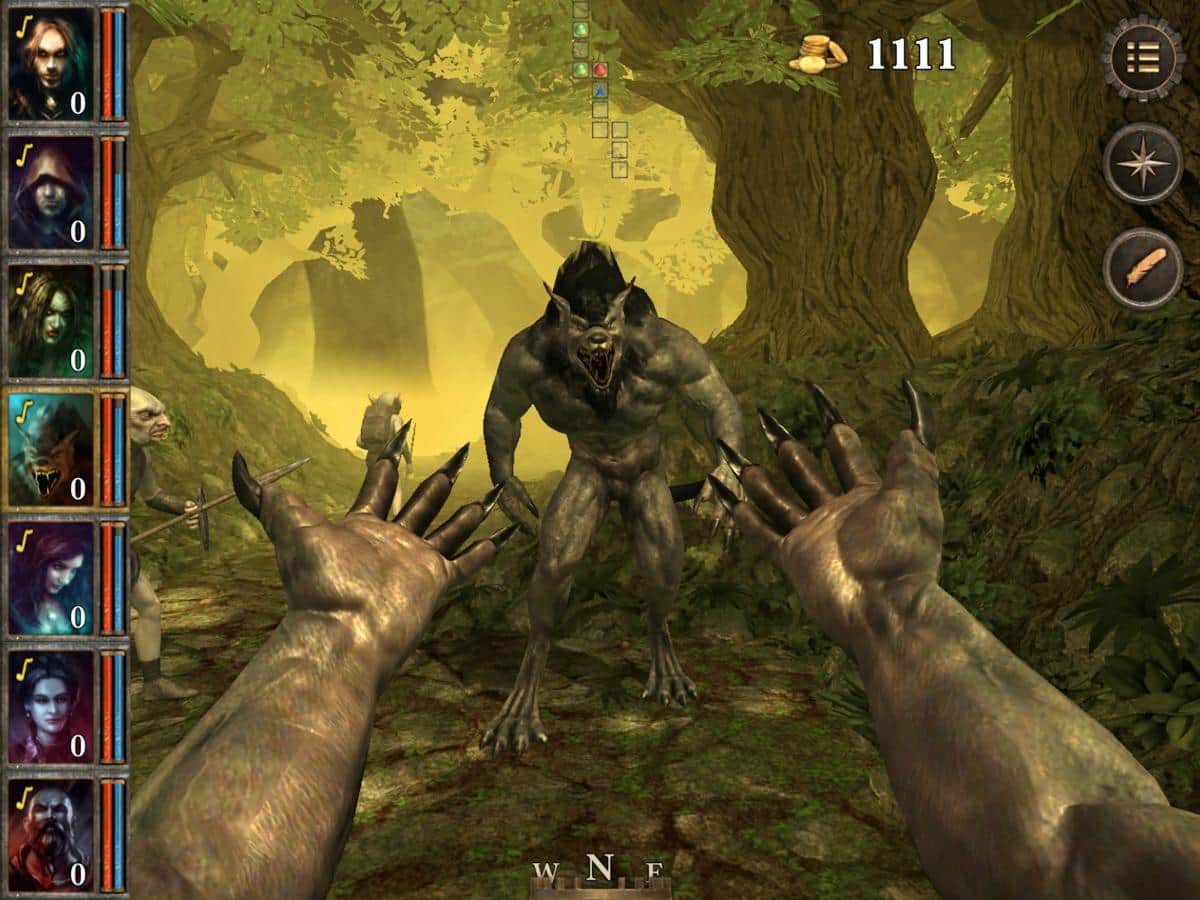Pick the werewolf party portrait
This screenshot has height=900, width=1200.
pos(51,449)
